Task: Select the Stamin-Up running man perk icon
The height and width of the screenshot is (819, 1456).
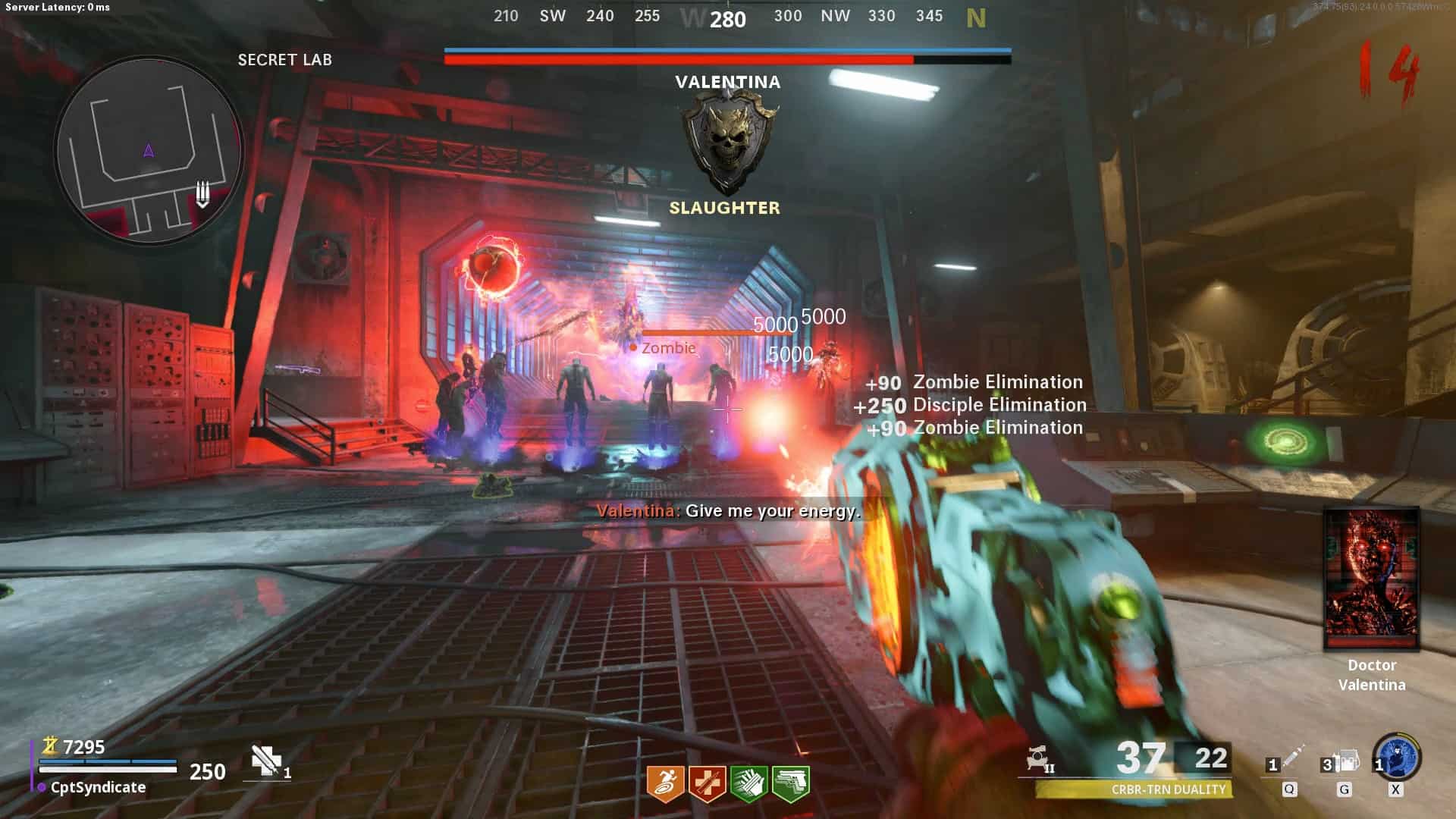Action: tap(665, 783)
